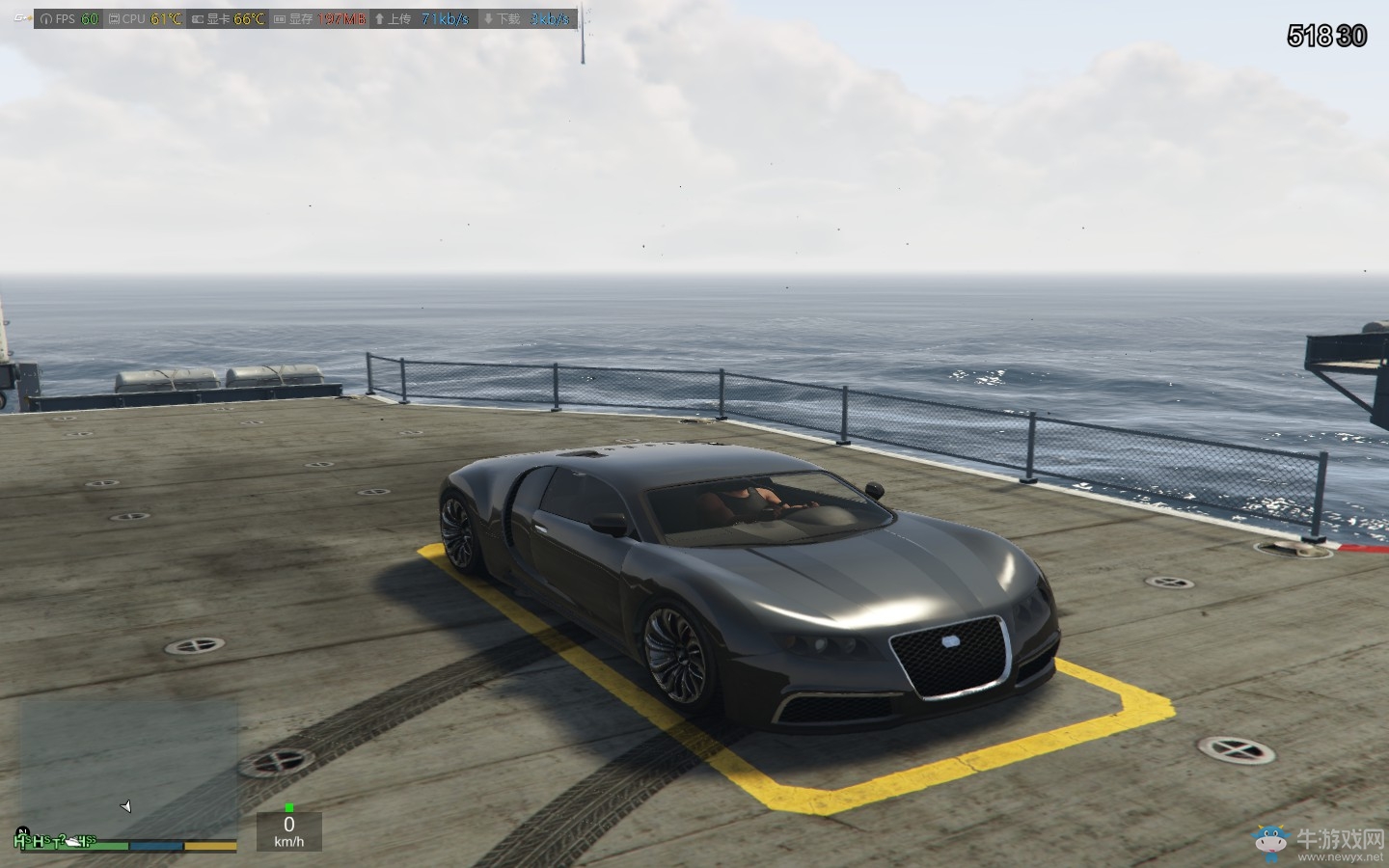Screen dimensions: 1389x868
Task: Click the green health bar on the minimap
Action: point(106,845)
